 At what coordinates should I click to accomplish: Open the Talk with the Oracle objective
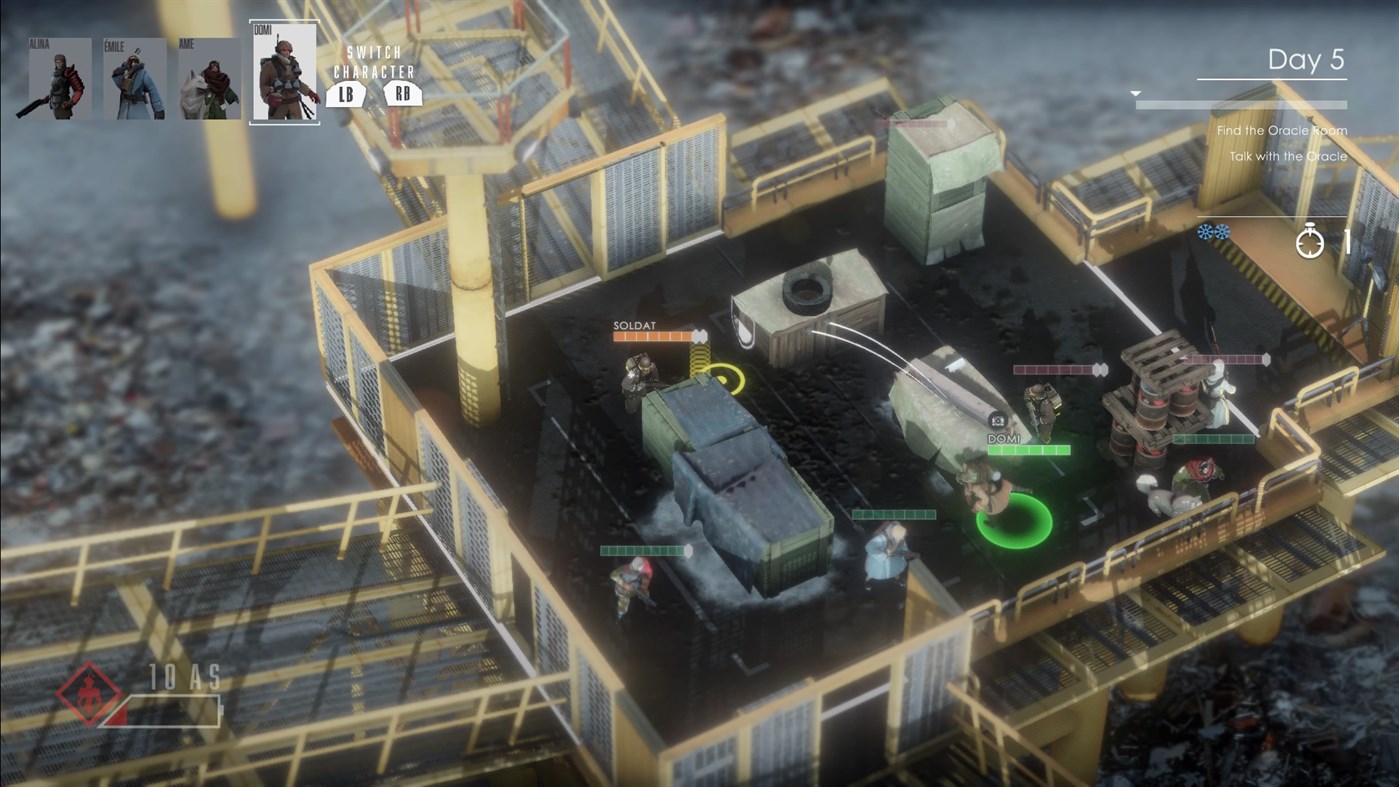tap(1291, 156)
